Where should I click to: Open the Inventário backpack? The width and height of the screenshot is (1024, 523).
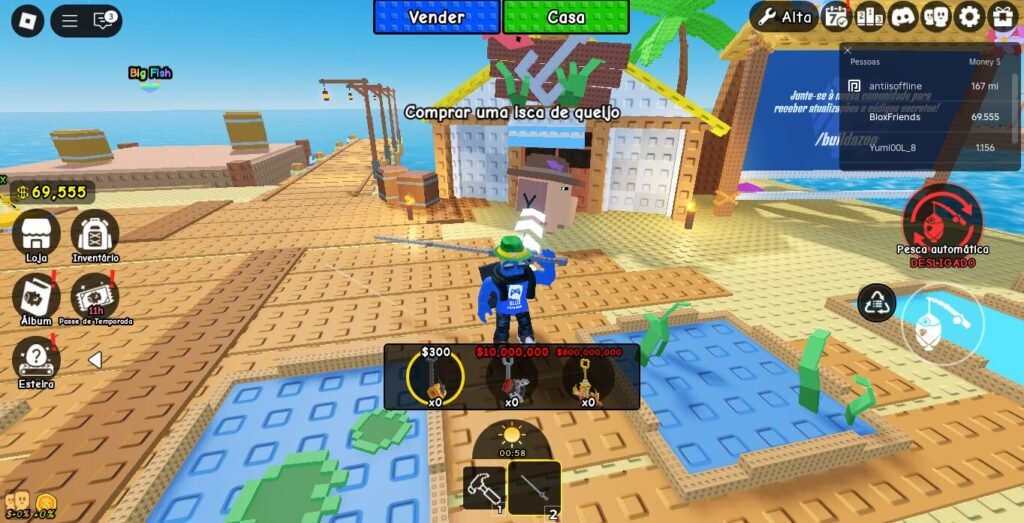click(x=95, y=234)
